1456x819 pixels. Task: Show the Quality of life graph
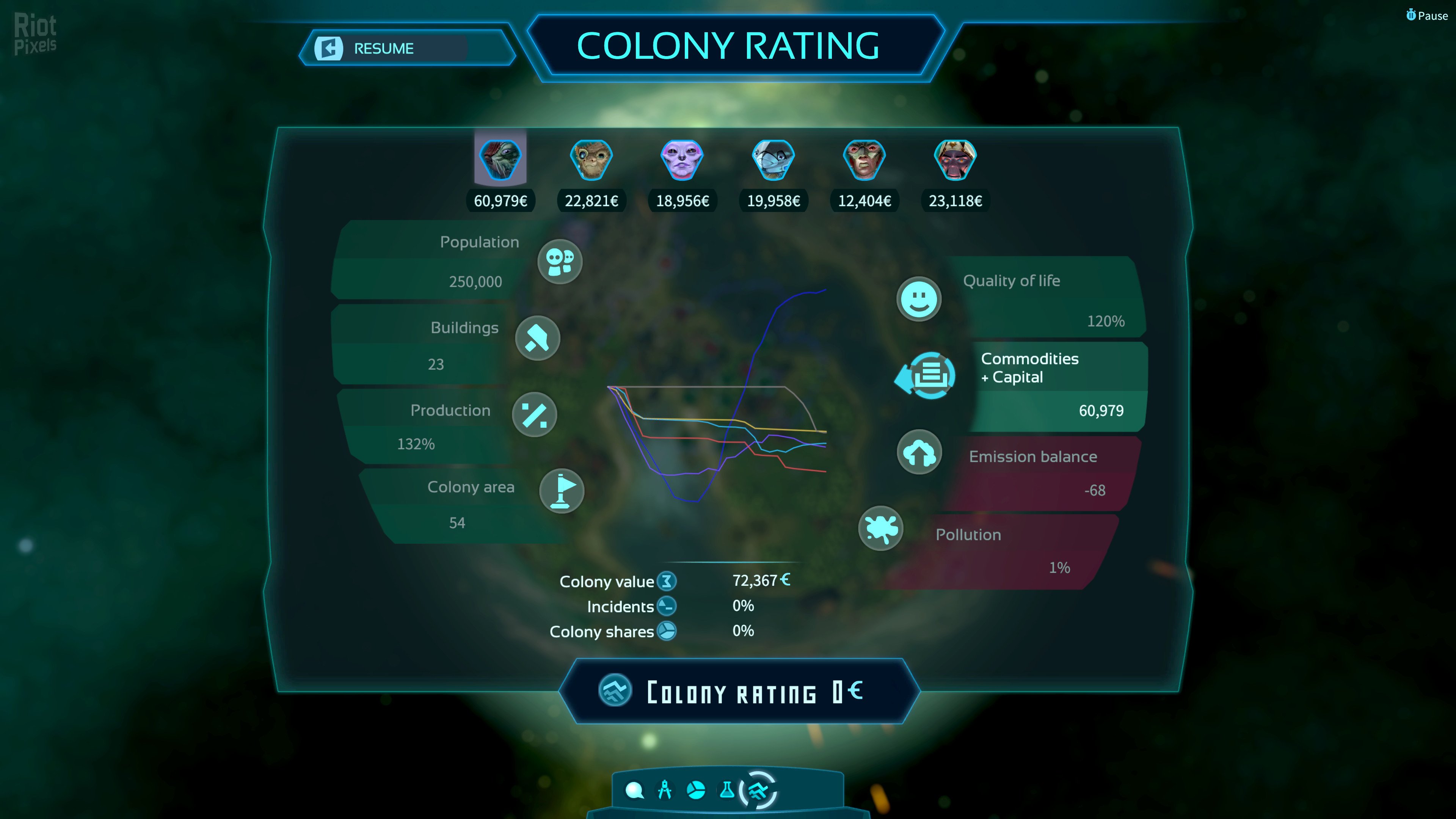click(x=919, y=299)
